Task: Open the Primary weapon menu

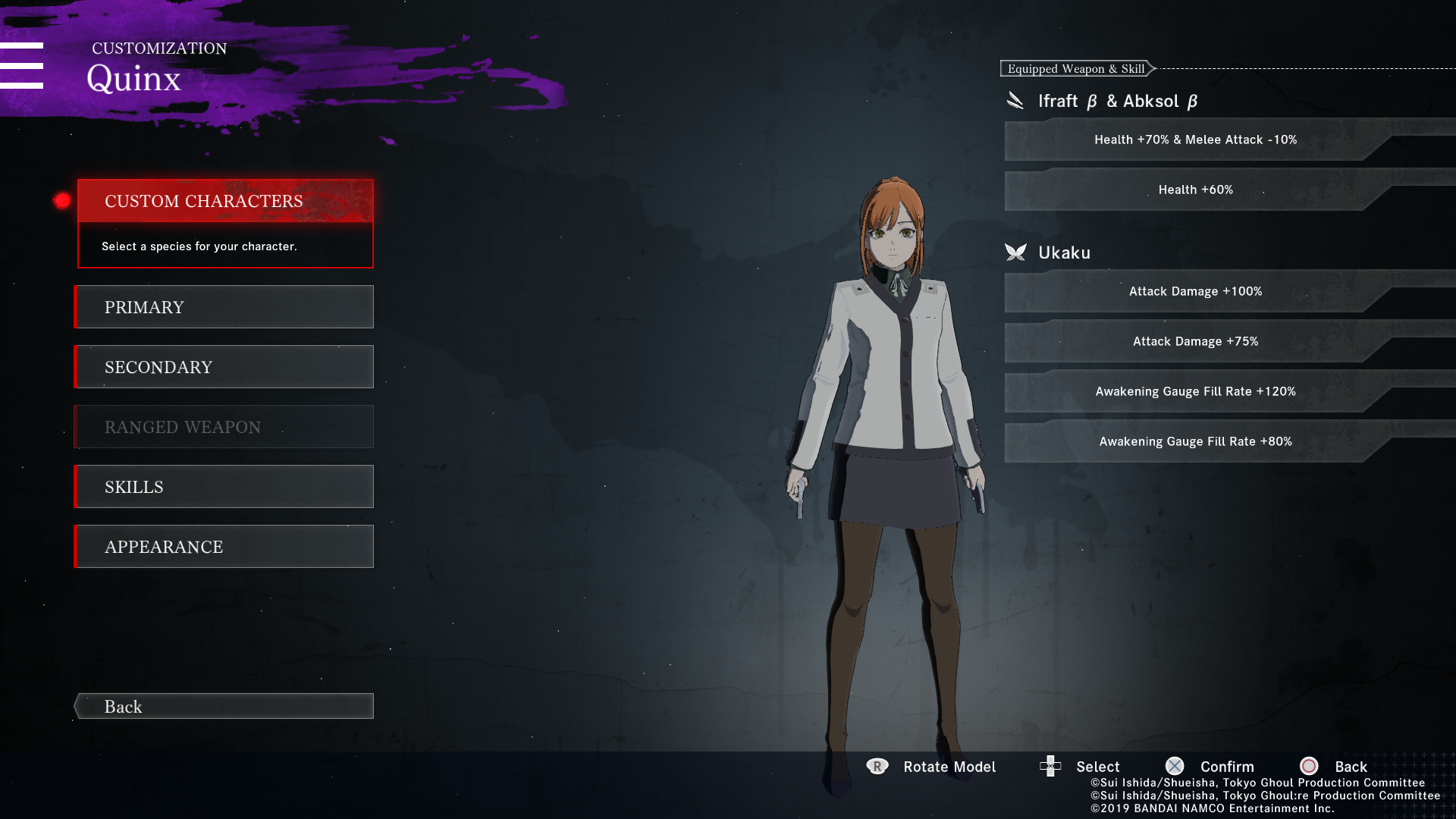Action: [225, 307]
